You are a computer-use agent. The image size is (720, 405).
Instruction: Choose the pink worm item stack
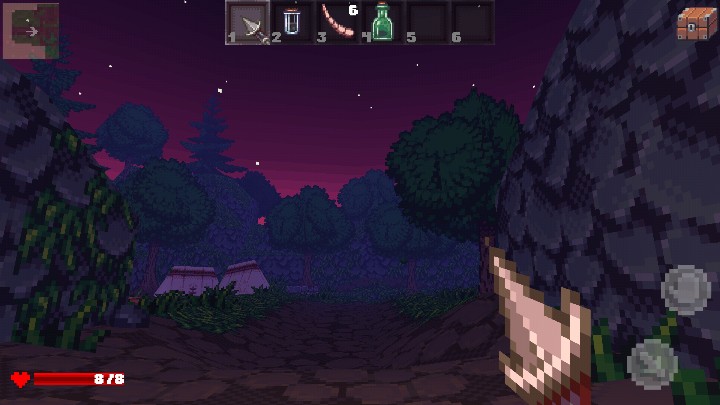click(337, 22)
